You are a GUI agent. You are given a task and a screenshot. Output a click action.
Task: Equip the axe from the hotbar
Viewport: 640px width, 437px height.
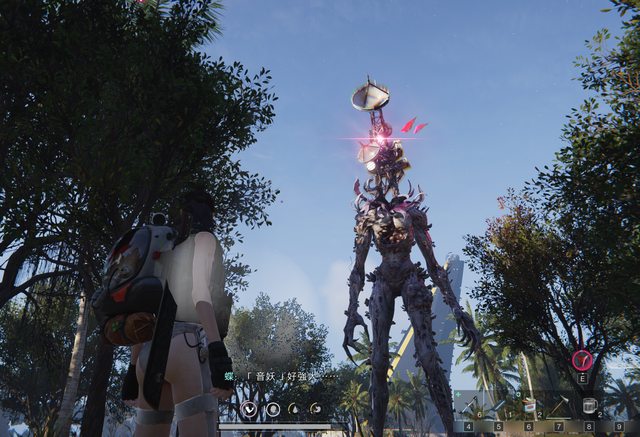point(560,407)
